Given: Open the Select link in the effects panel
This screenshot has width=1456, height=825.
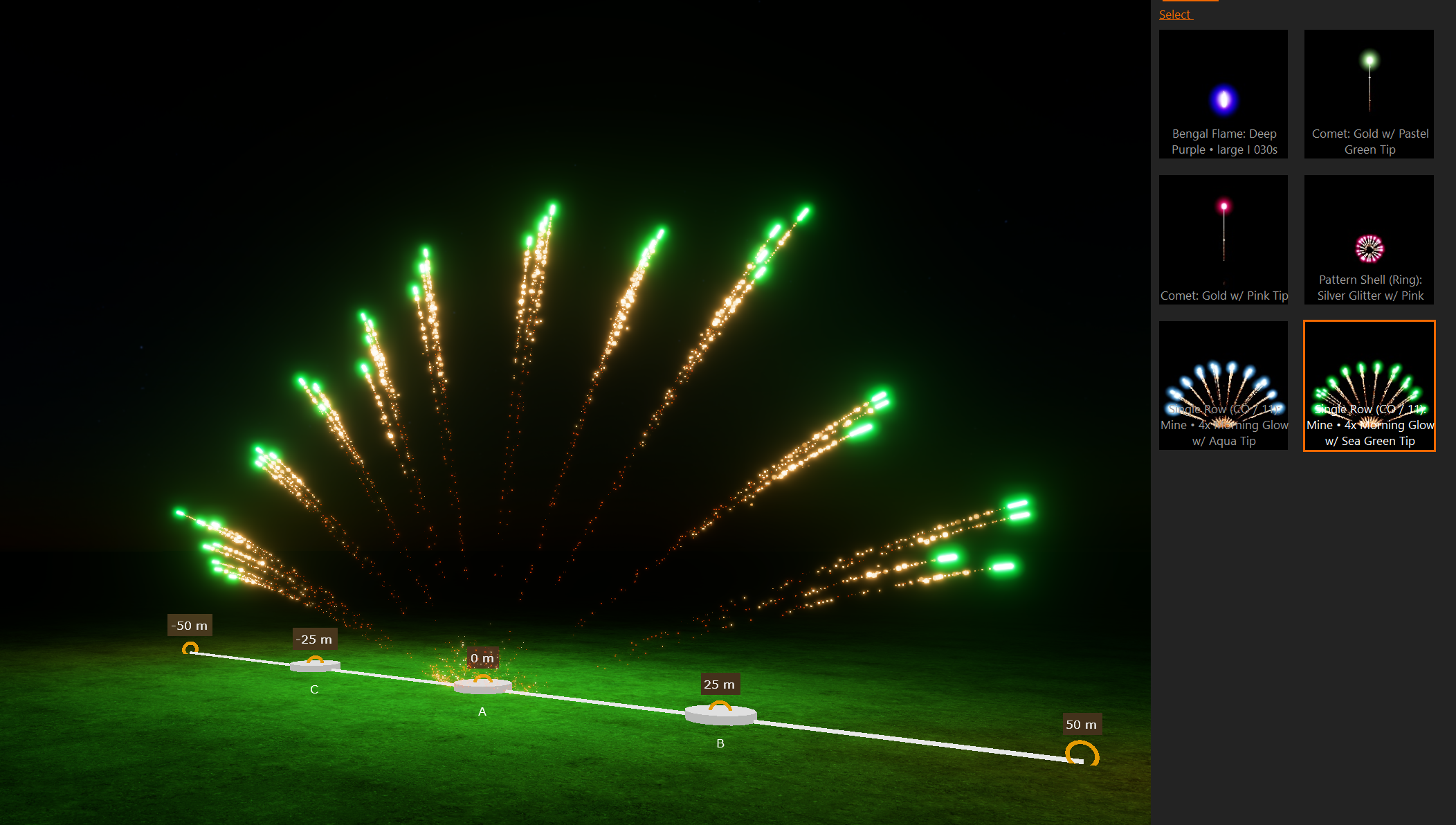Looking at the screenshot, I should (x=1174, y=14).
